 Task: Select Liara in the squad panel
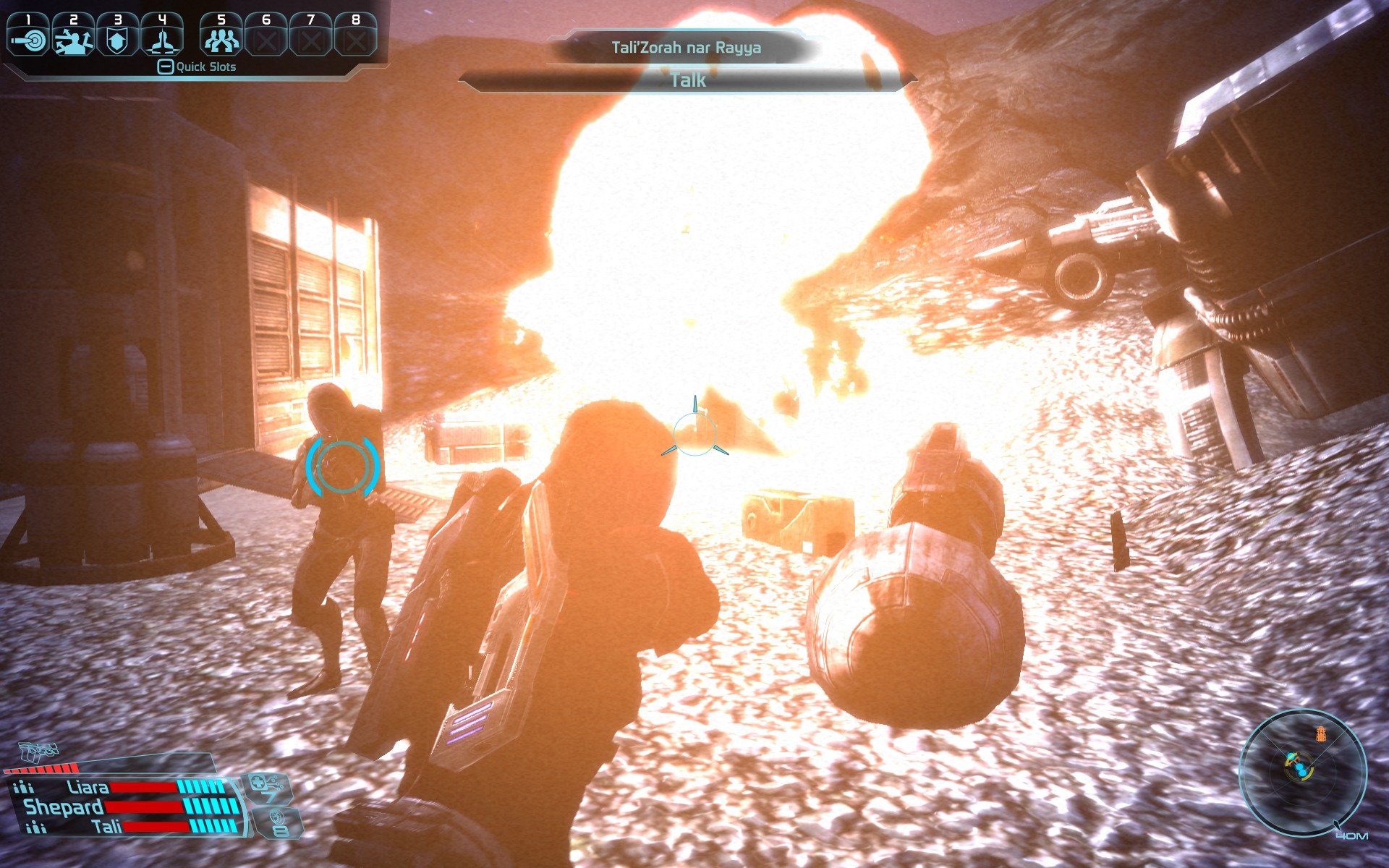(x=88, y=787)
